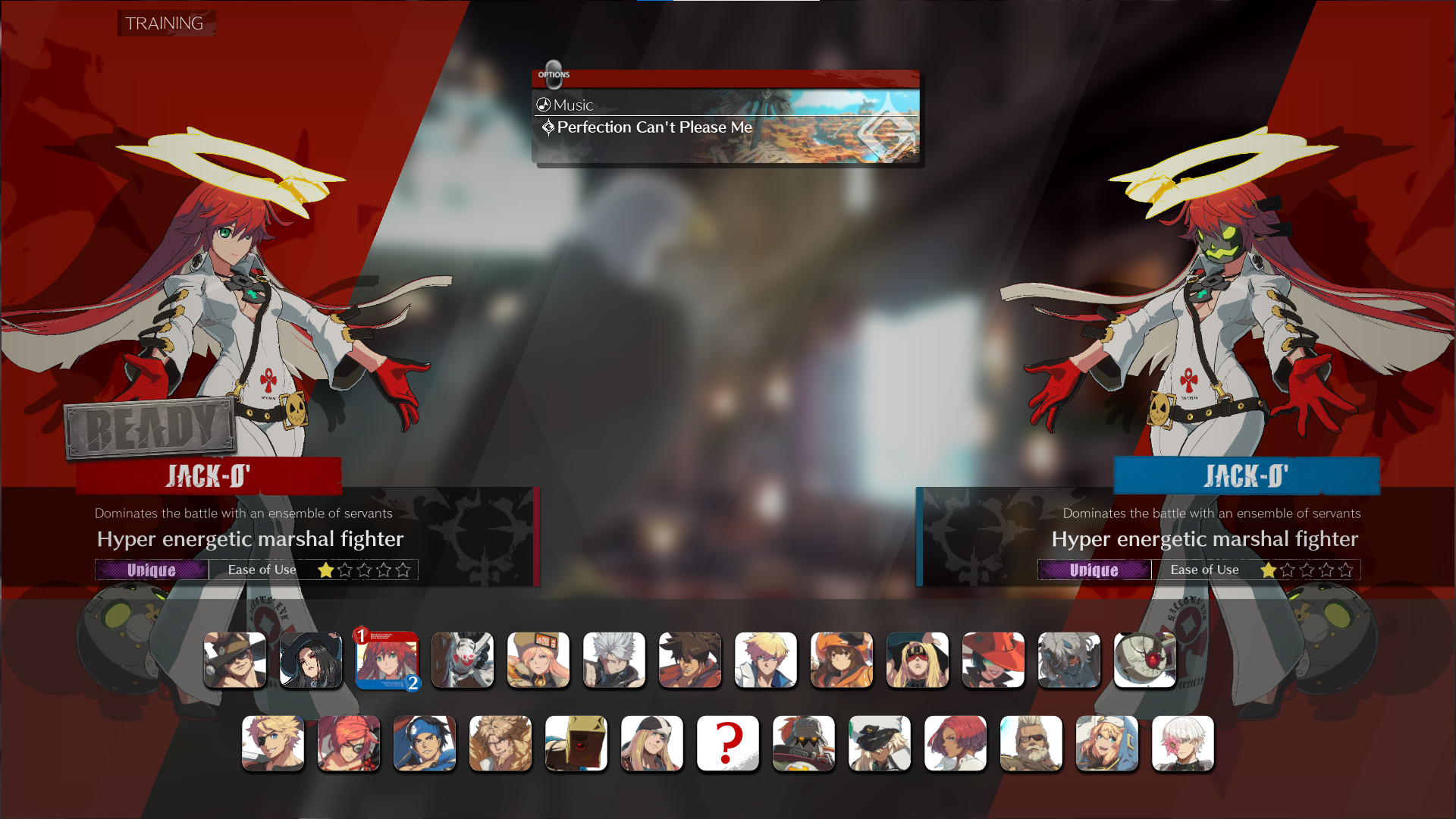The image size is (1456, 819).
Task: Adjust the Ease of Use star rating
Action: 362,570
